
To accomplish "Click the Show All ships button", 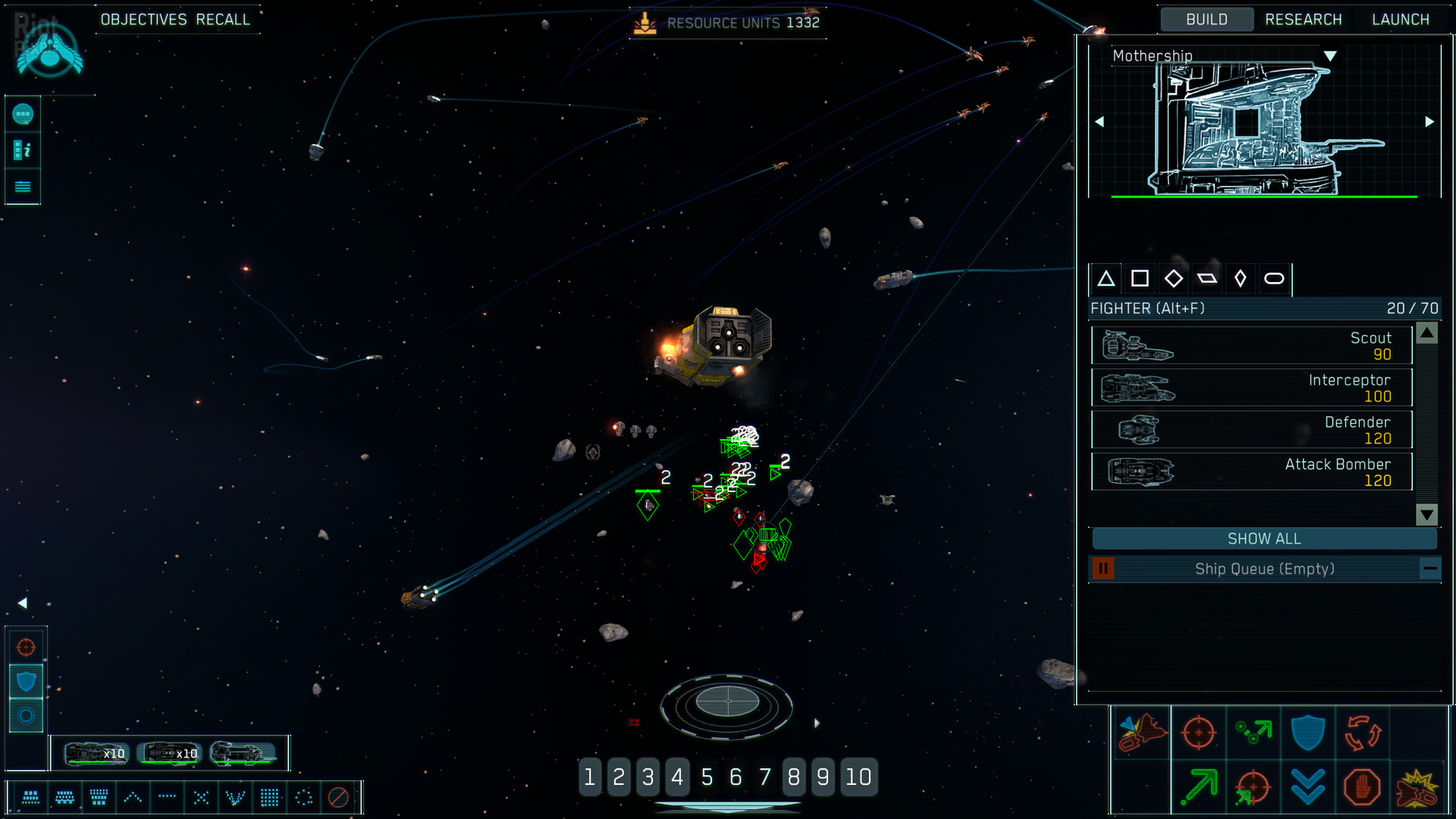I will (1263, 538).
